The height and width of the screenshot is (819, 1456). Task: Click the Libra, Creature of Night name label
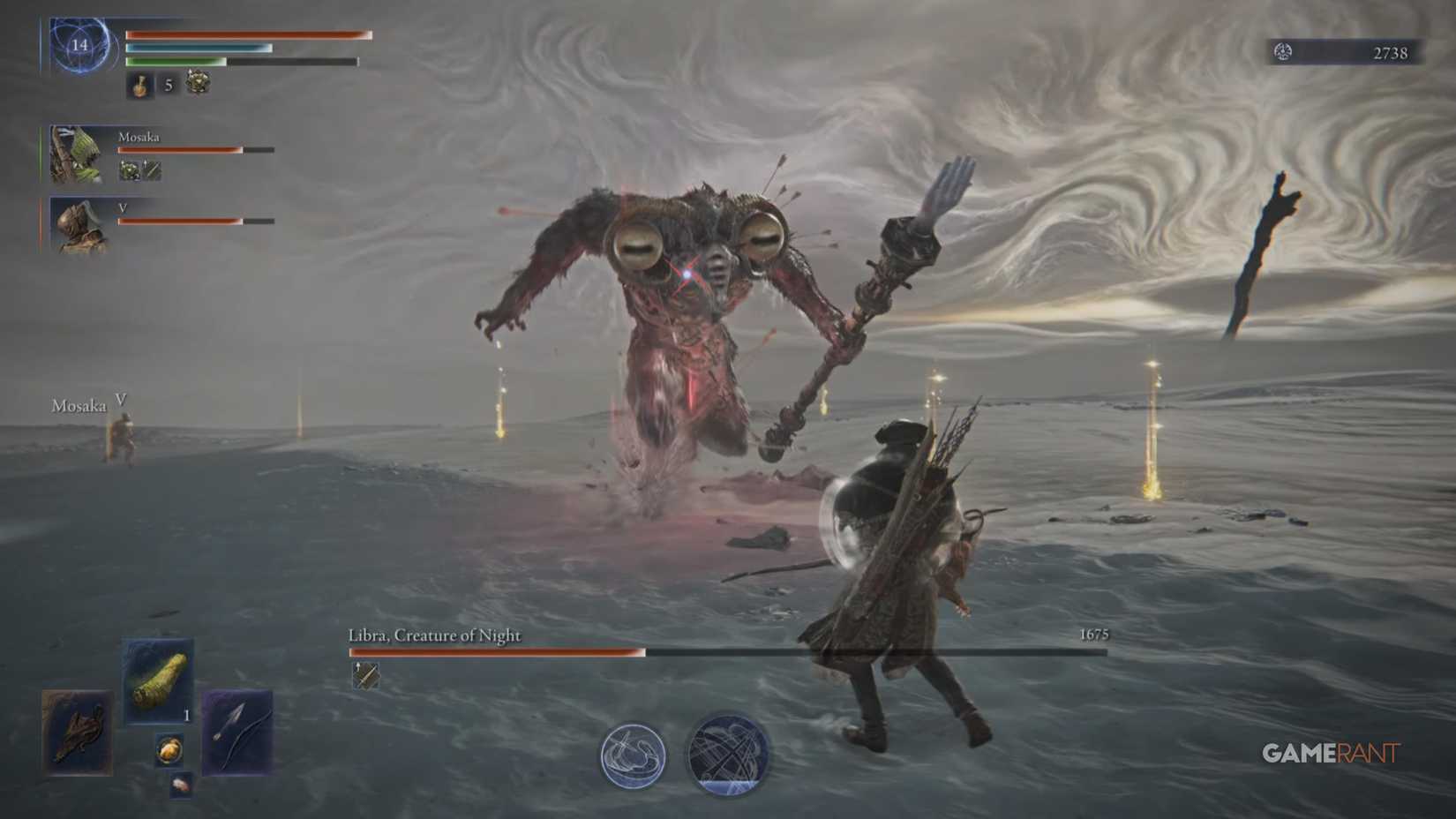click(433, 635)
